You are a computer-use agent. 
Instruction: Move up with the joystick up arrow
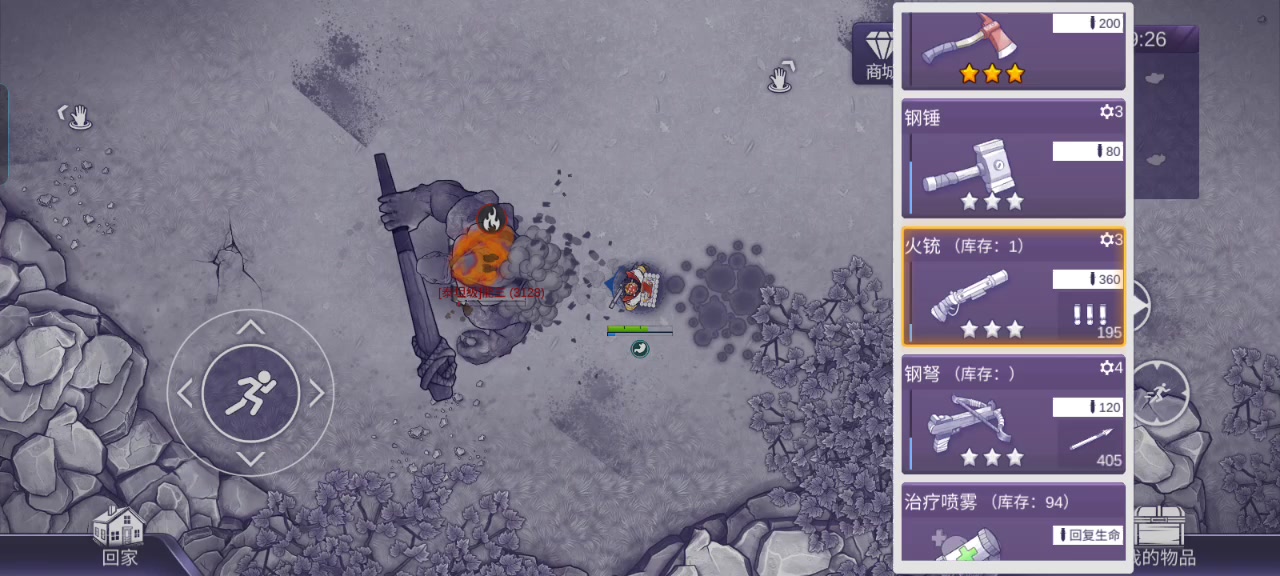click(x=250, y=328)
